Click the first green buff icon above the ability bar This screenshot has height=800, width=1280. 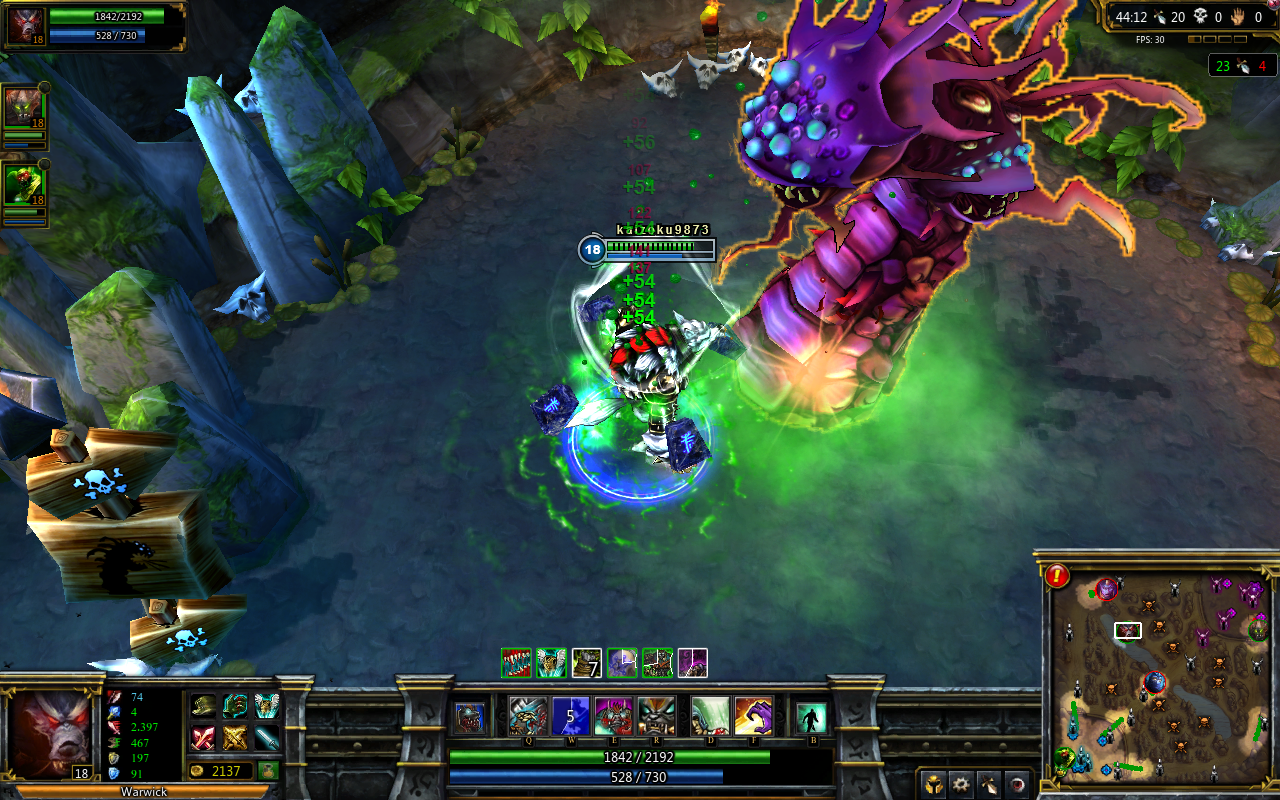pos(516,663)
